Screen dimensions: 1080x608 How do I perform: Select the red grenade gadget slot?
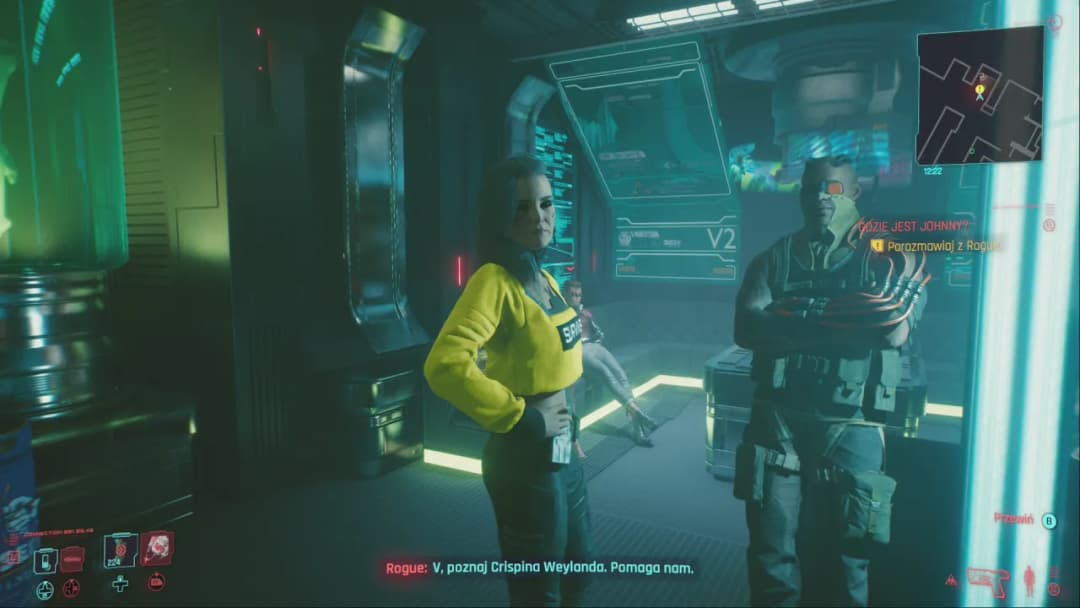coord(157,547)
